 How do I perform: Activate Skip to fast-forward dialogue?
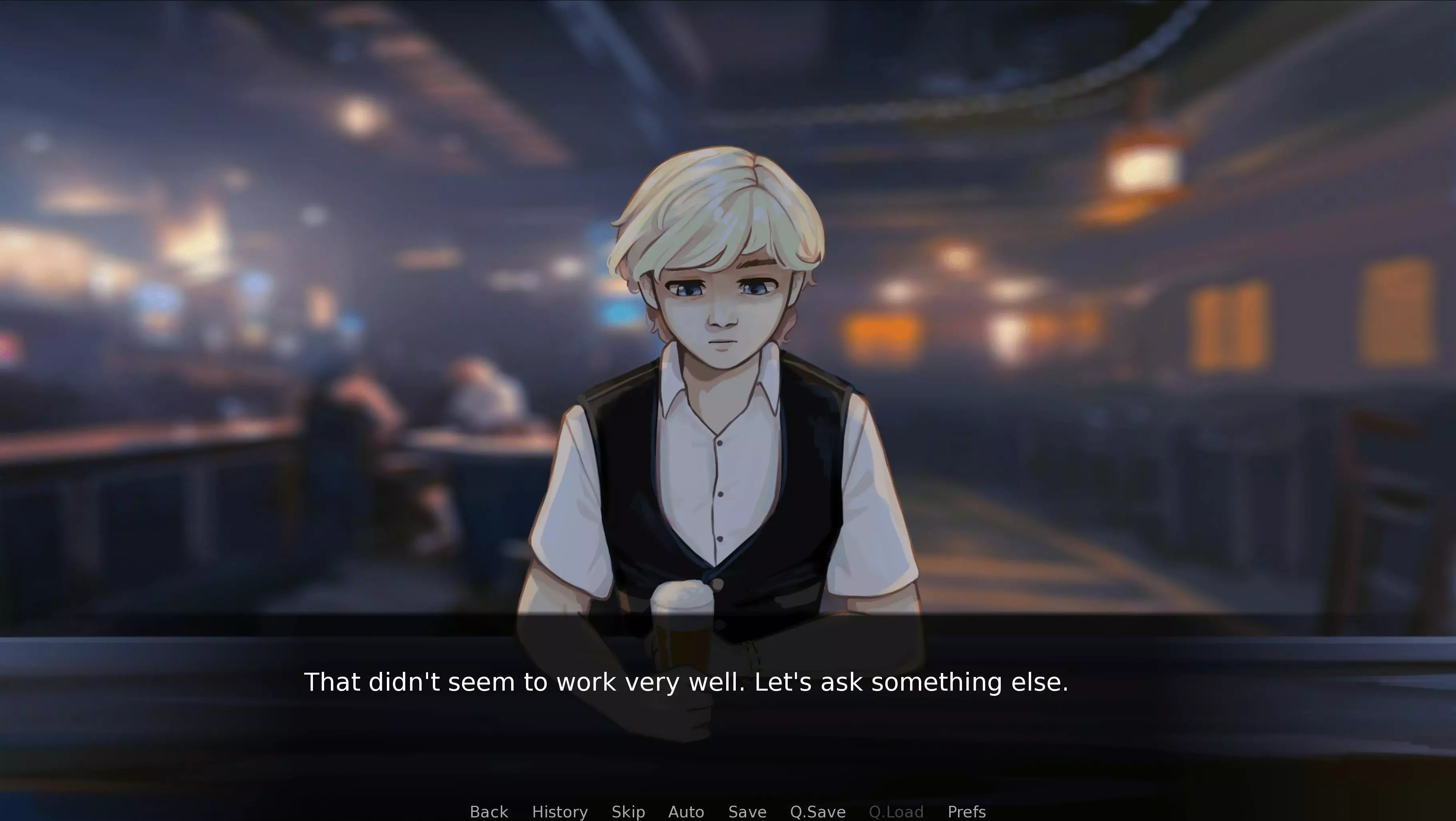[x=628, y=811]
